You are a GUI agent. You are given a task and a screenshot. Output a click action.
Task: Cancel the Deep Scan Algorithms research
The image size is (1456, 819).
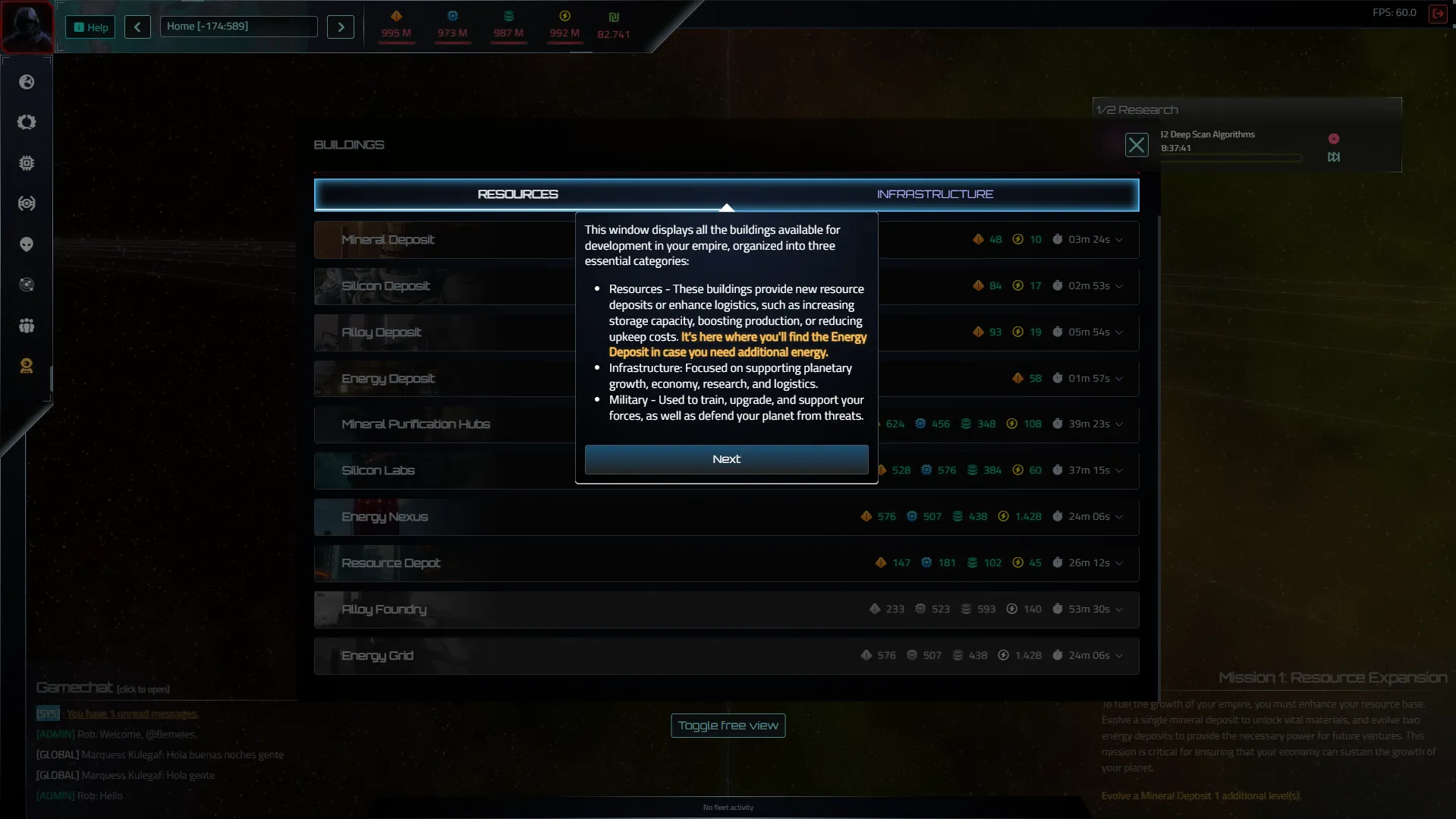point(1333,139)
